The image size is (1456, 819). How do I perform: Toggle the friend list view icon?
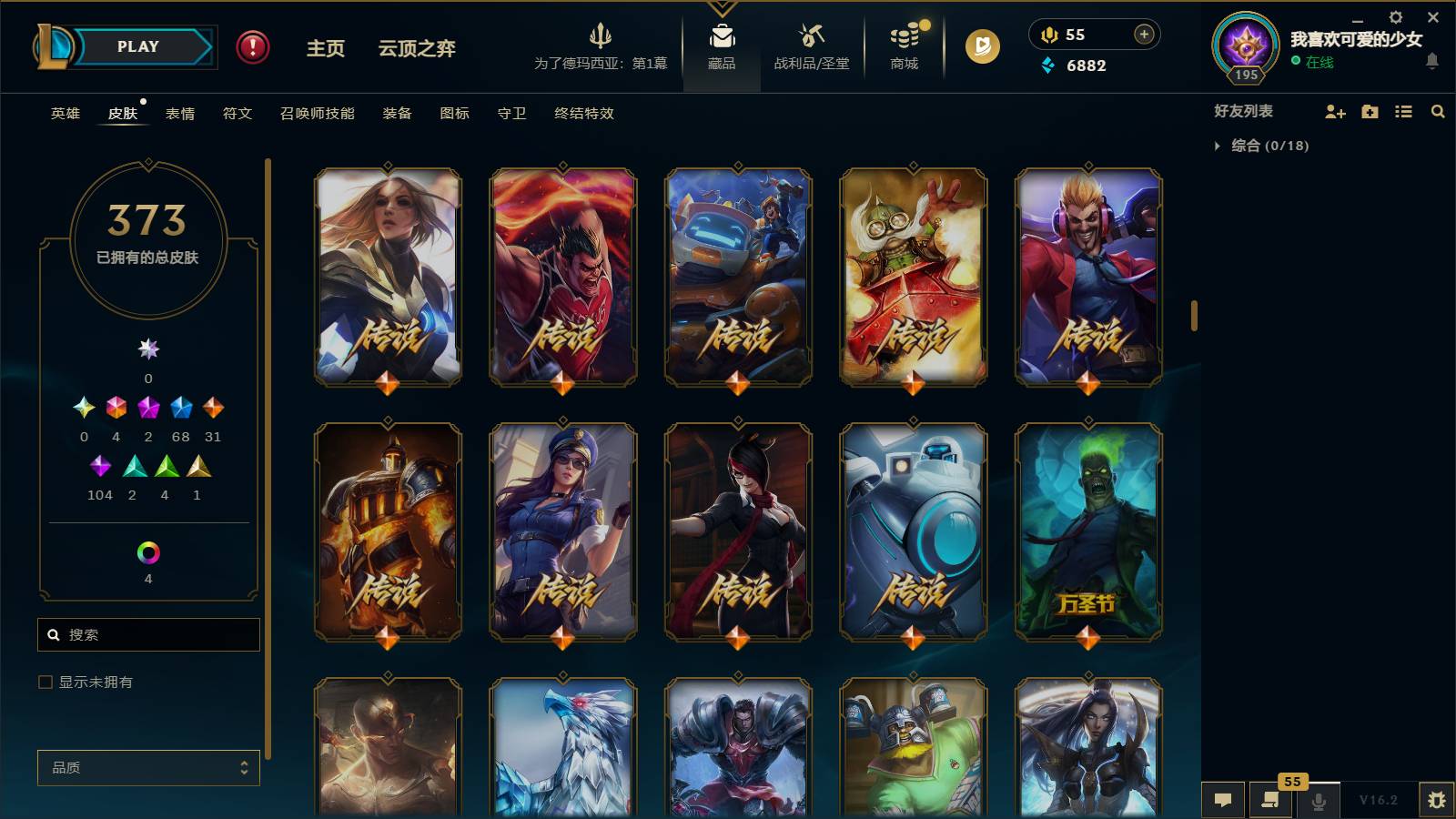pos(1402,111)
